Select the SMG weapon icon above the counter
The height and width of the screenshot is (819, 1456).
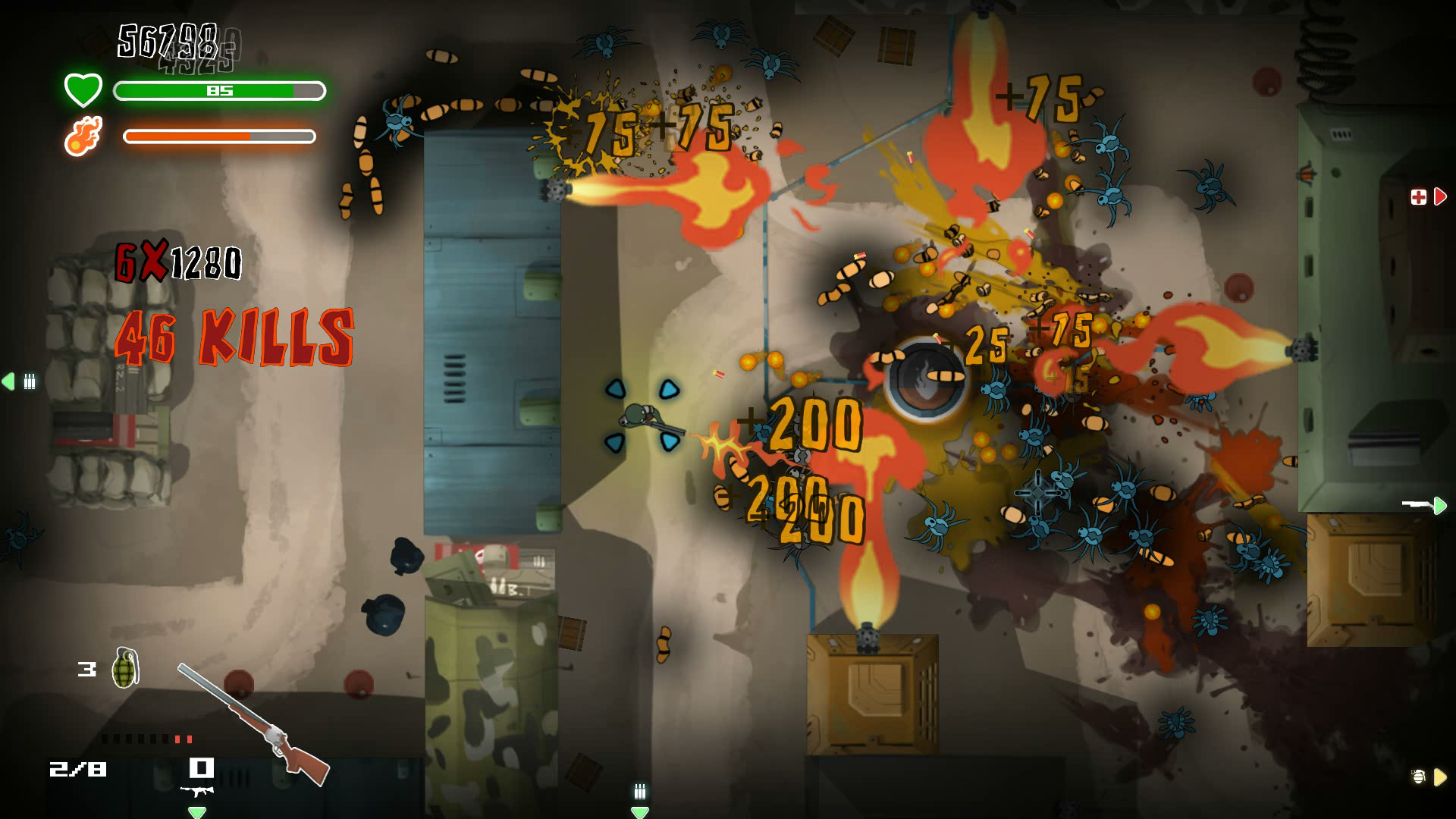(199, 789)
